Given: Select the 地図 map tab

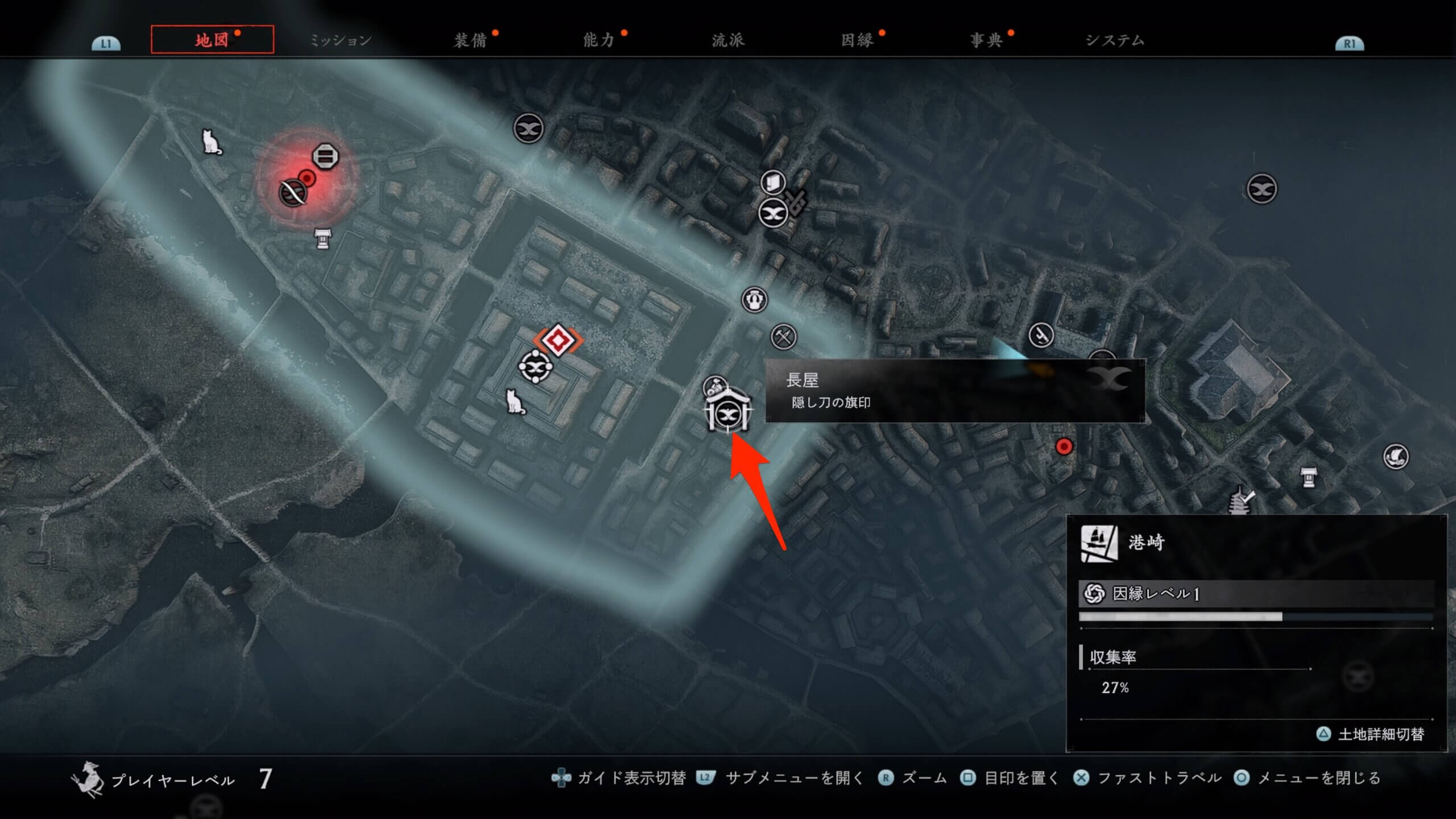Looking at the screenshot, I should pos(212,40).
